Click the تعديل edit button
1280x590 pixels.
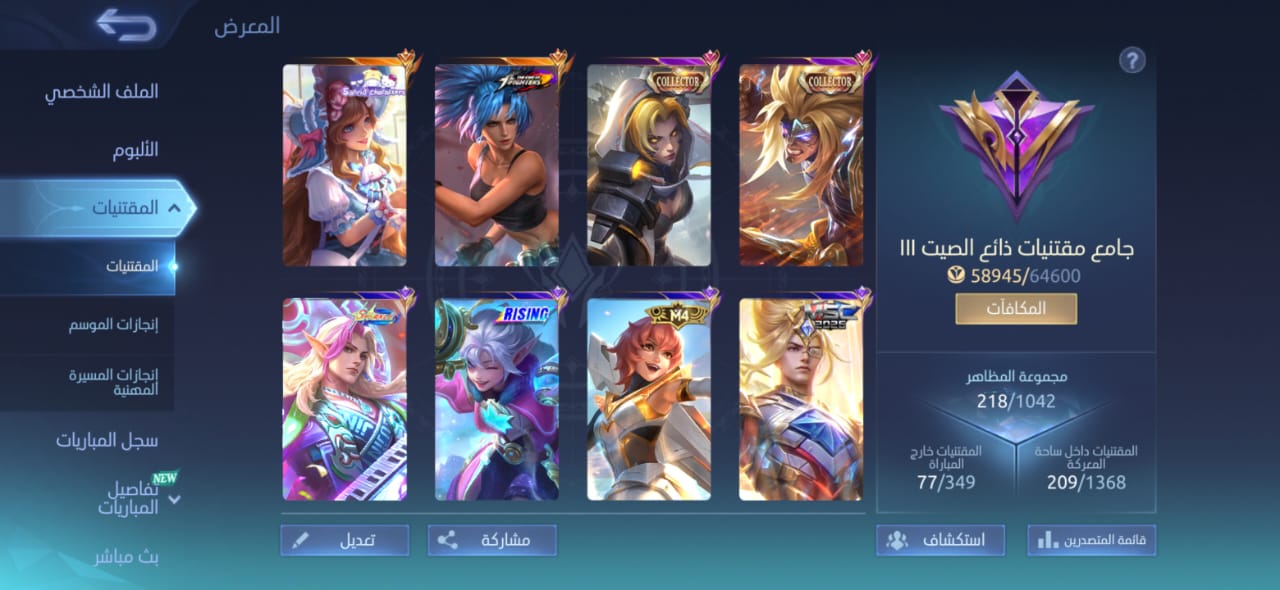click(x=345, y=540)
